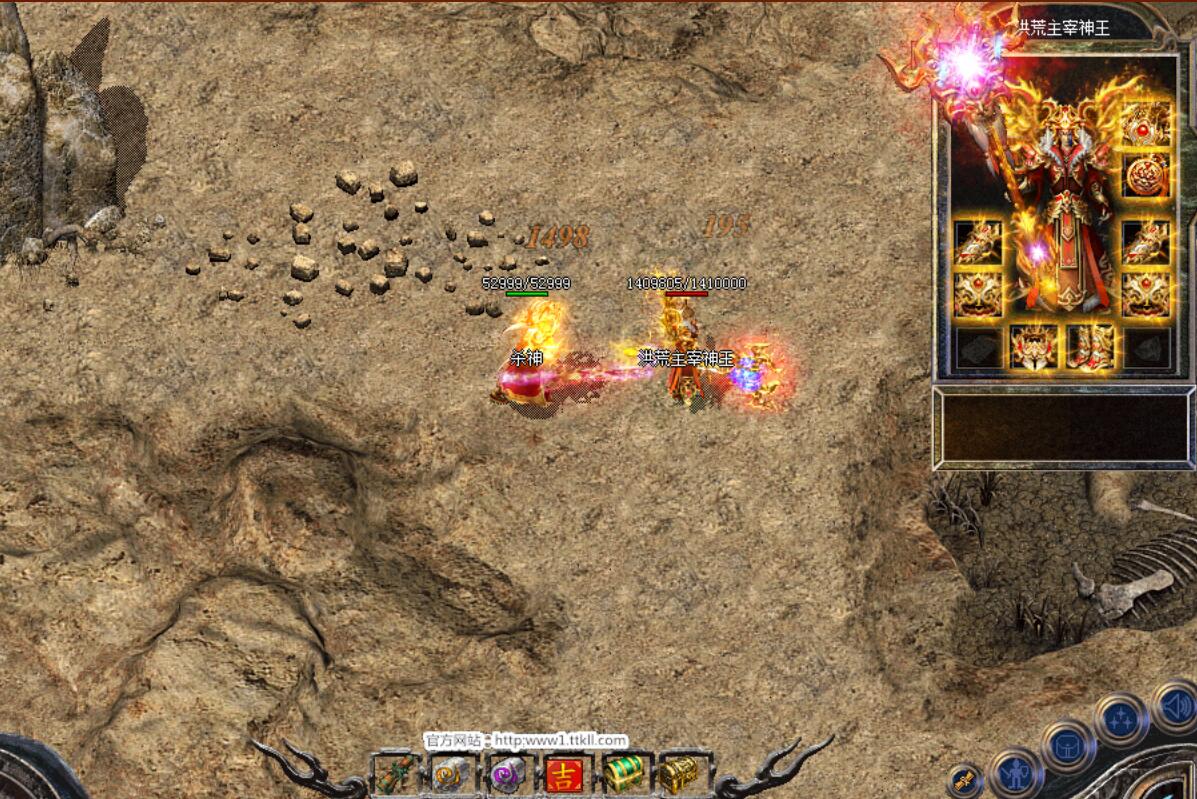Viewport: 1197px width, 799px height.
Task: Use the purple swirl stone hotbar item
Action: [508, 774]
